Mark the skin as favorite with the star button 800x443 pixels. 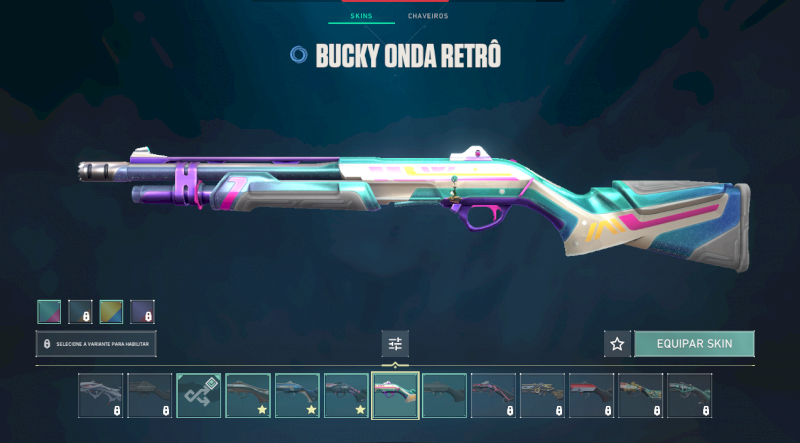pyautogui.click(x=617, y=344)
